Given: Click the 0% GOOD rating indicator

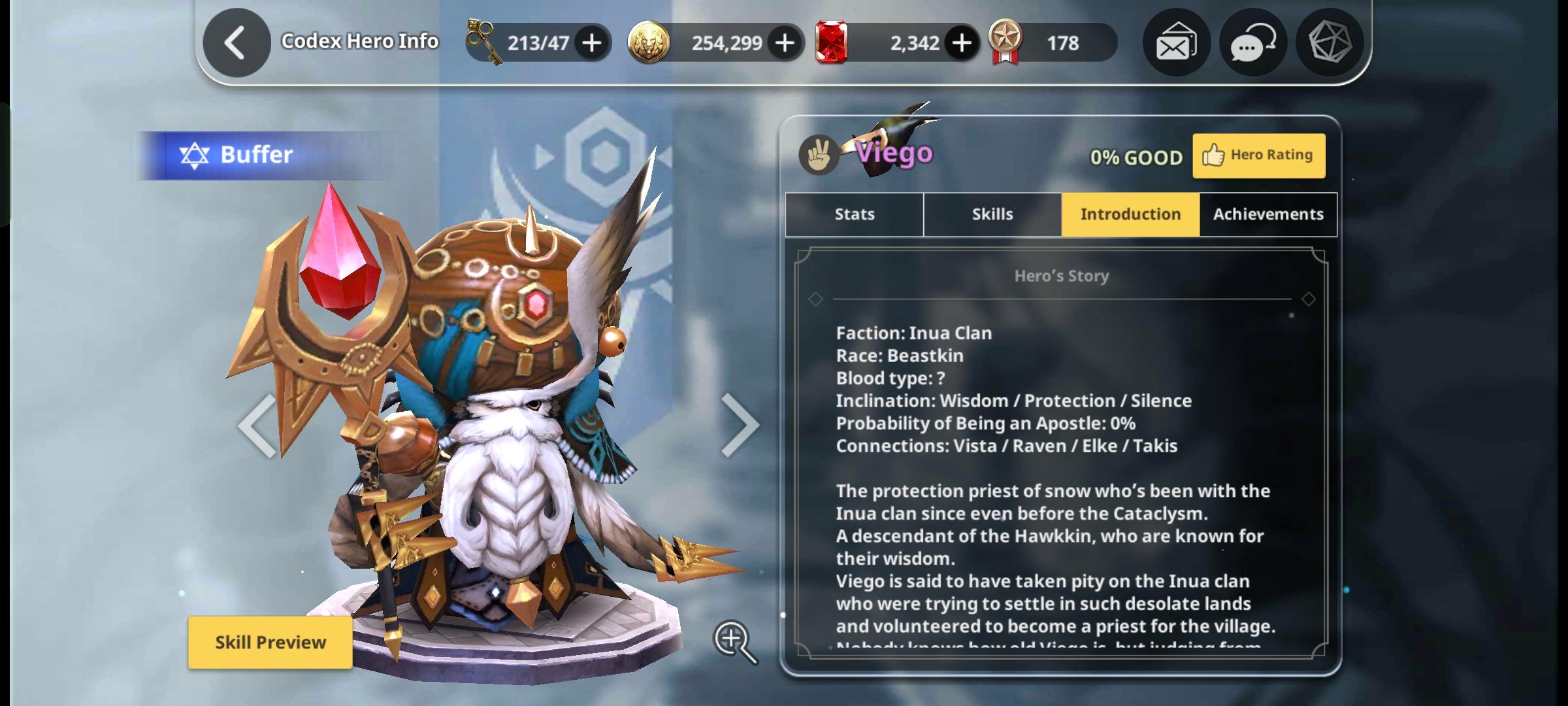Looking at the screenshot, I should point(1137,157).
